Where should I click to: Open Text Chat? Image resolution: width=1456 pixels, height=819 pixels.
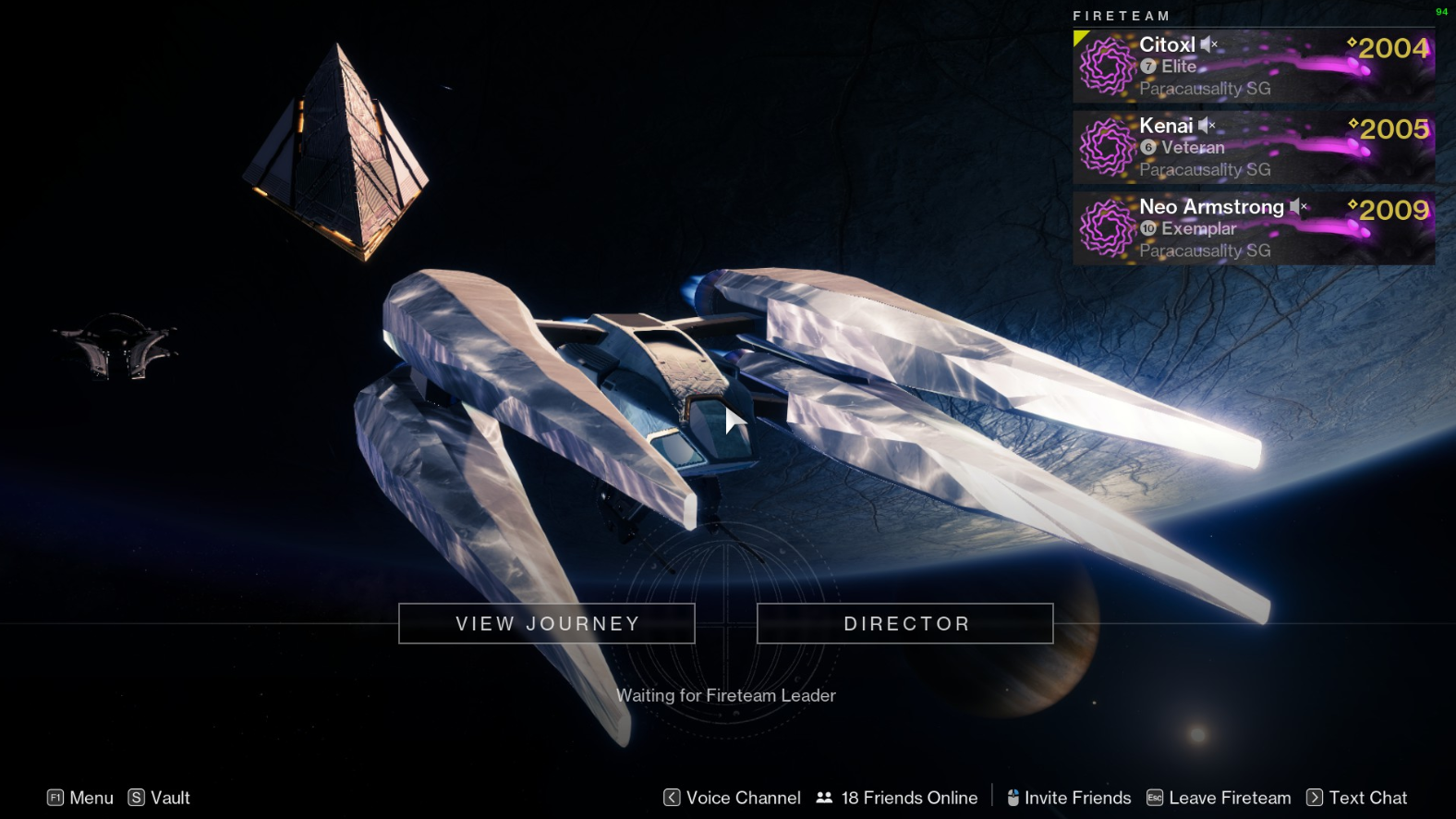(x=1357, y=798)
